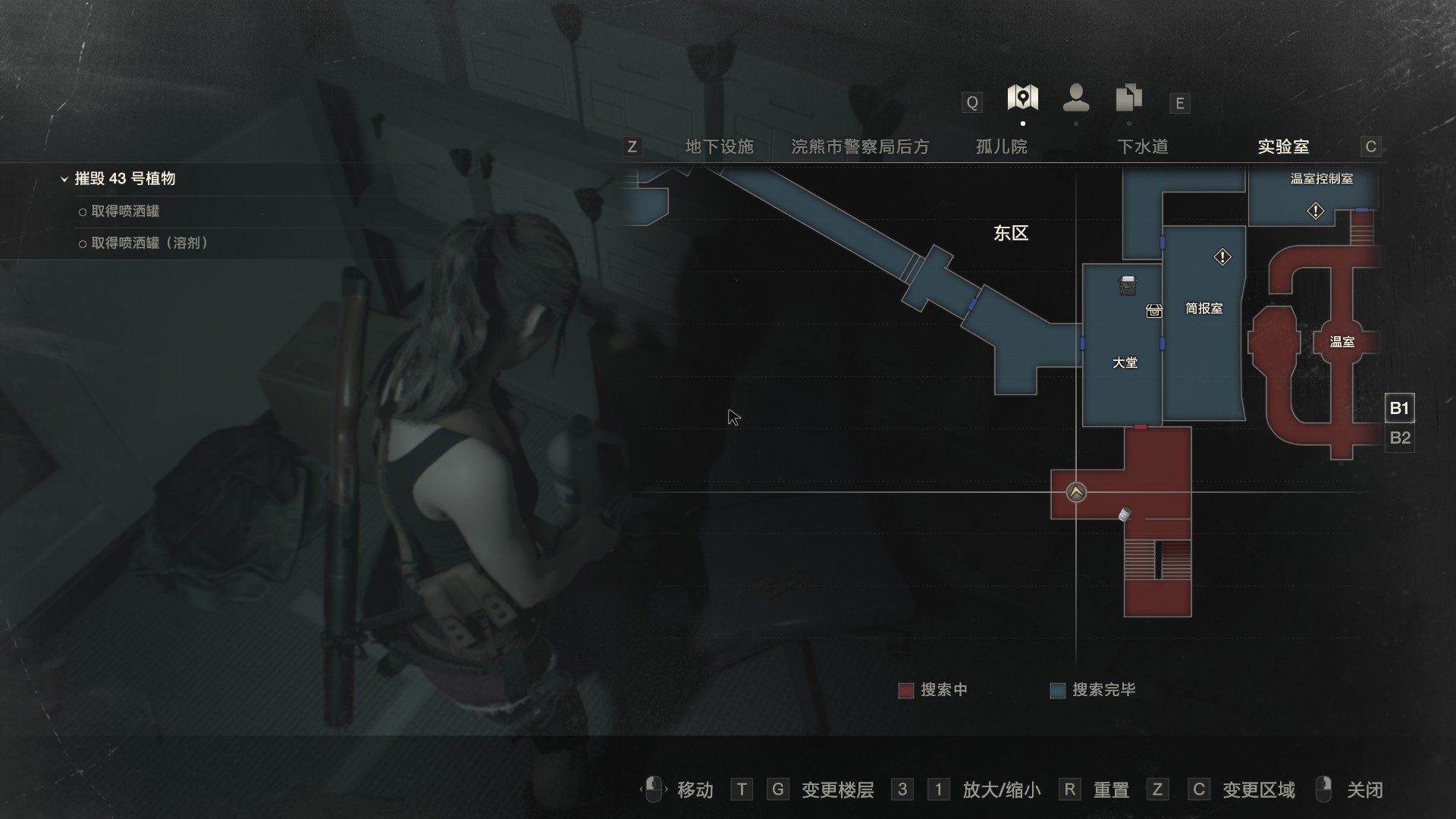Open the map screen icon

click(x=1022, y=99)
